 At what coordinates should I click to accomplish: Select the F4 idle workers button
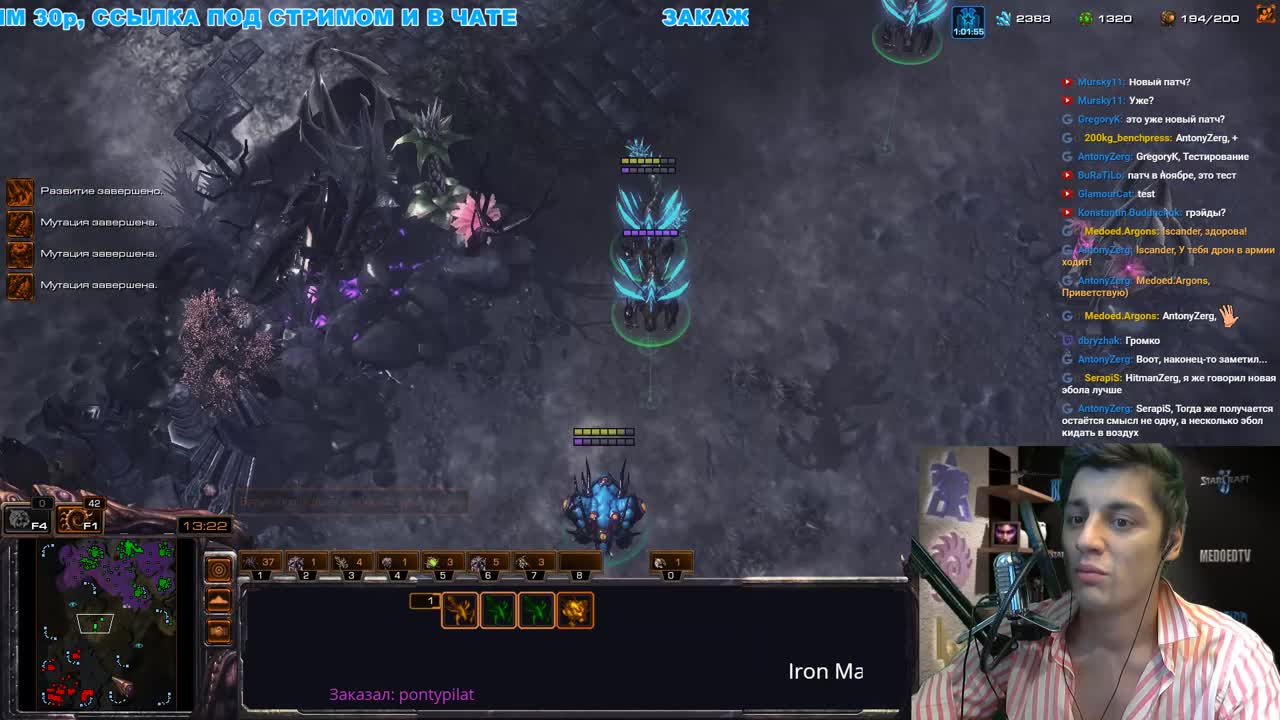tap(27, 519)
